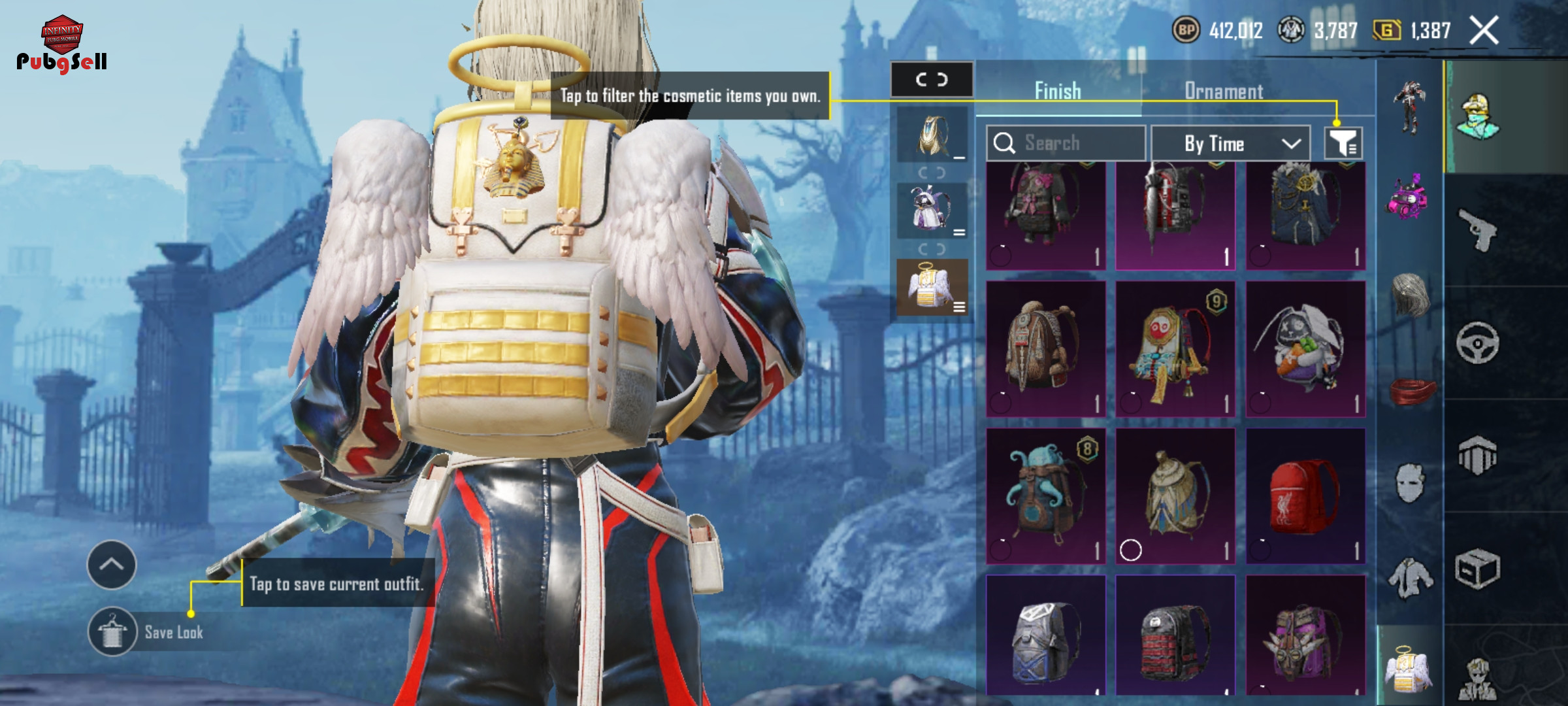This screenshot has height=706, width=1568.
Task: Choose the rabbit with carrot backpack
Action: click(1305, 348)
